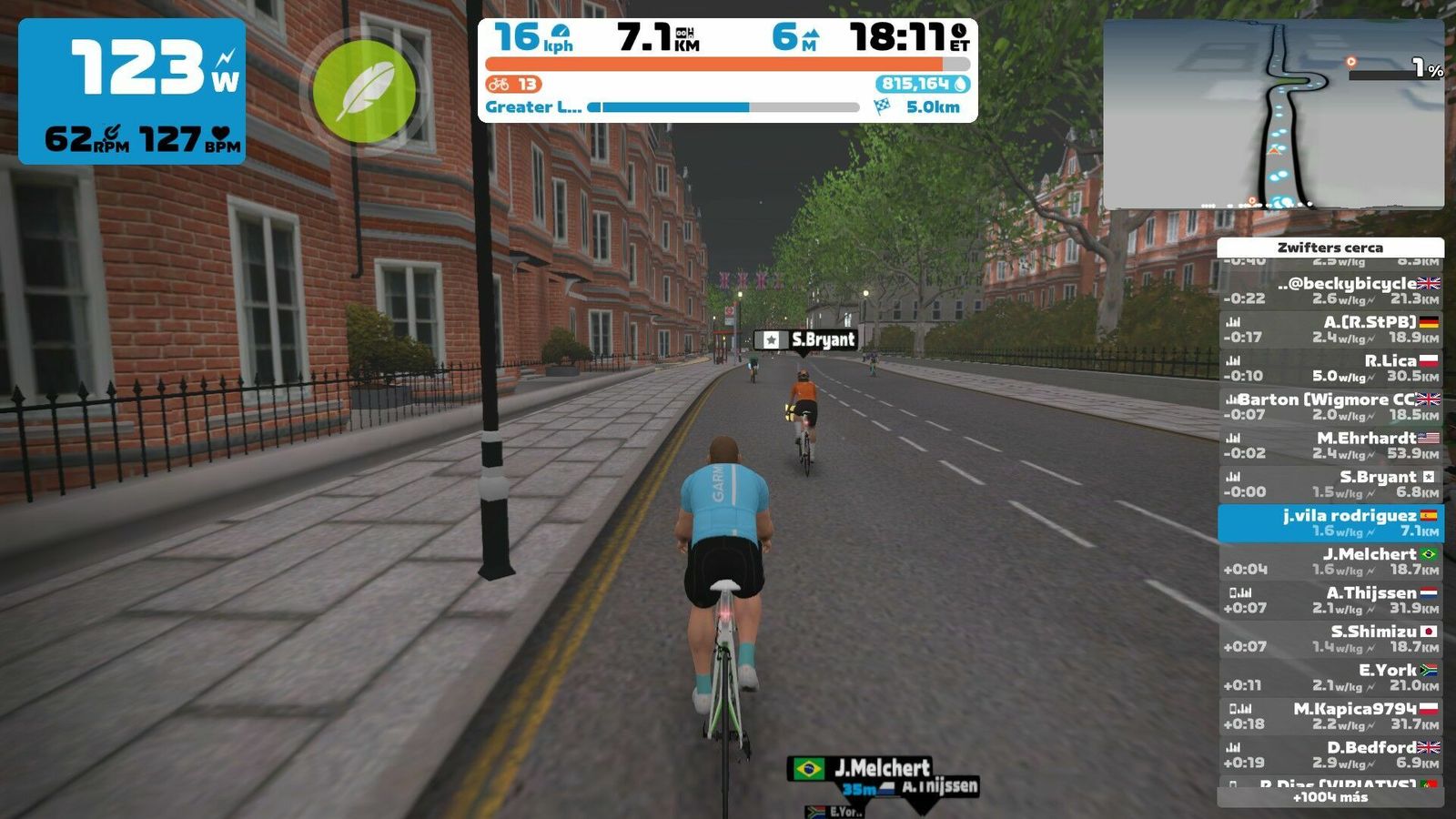Screen dimensions: 1456x819
Task: Select J.Melchert in nearby riders list
Action: [x=1330, y=561]
